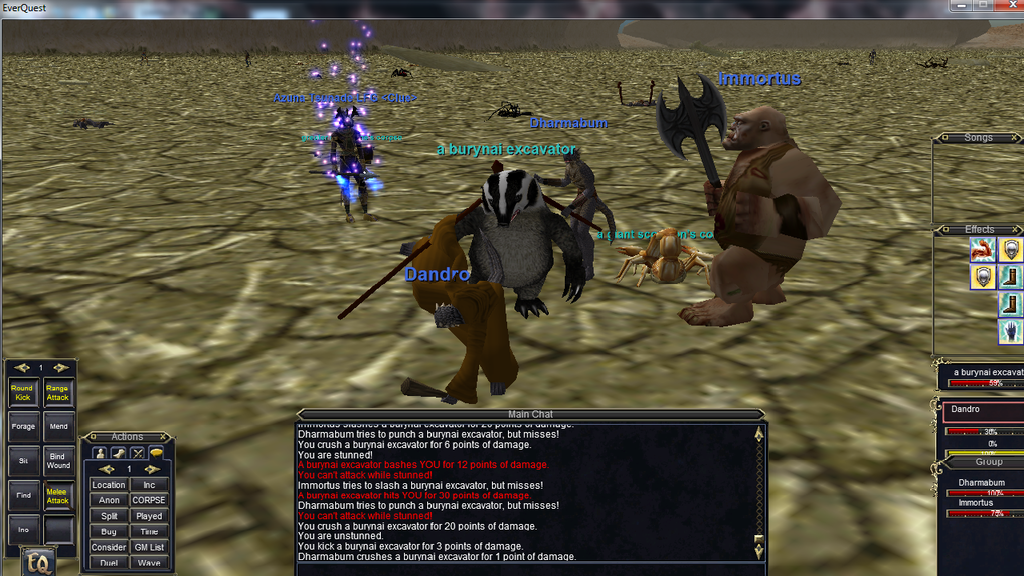
Task: Activate the Range Attack hotbutton
Action: click(x=58, y=393)
